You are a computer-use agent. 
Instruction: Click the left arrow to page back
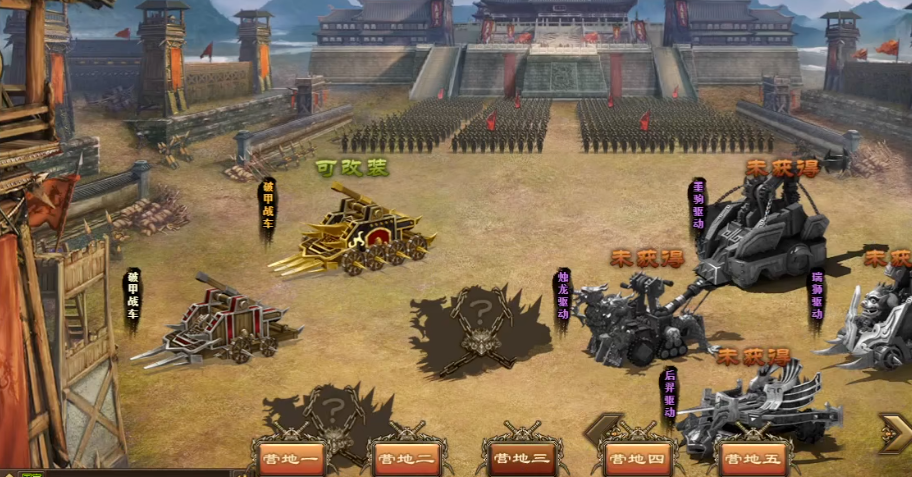point(602,430)
